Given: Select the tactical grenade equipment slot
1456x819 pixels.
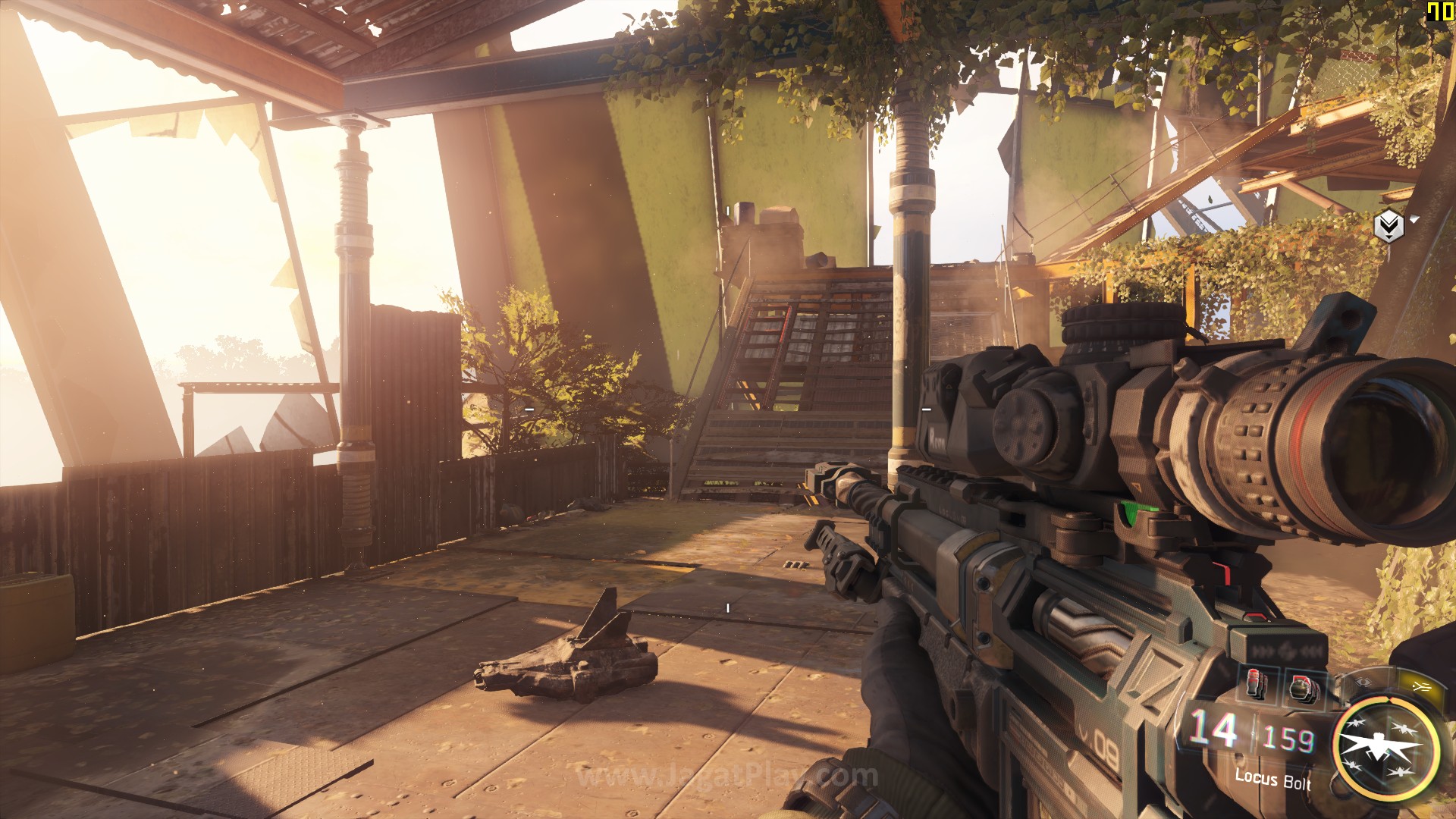Looking at the screenshot, I should [x=1257, y=685].
